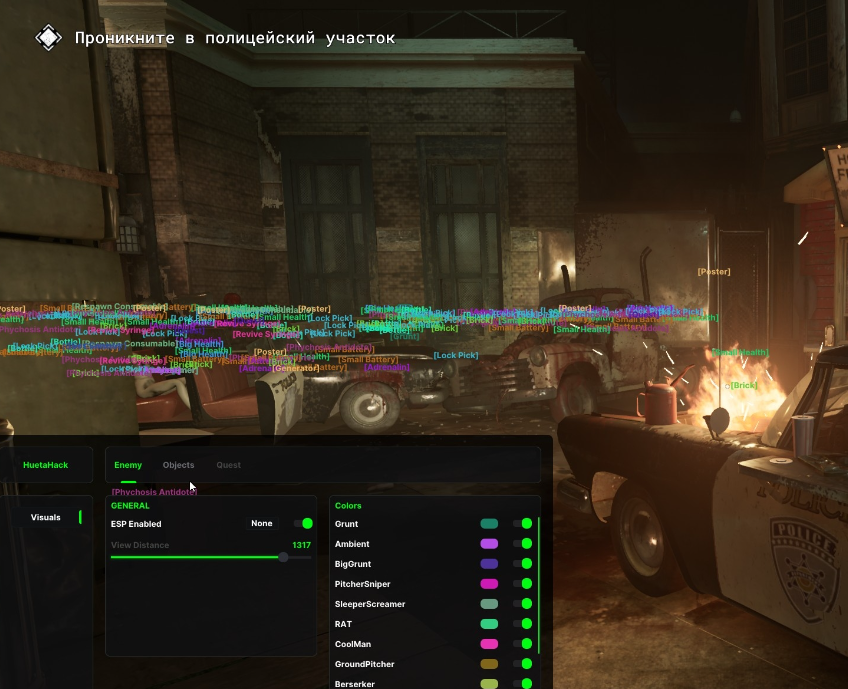Select the Enemy tab
Image resolution: width=848 pixels, height=689 pixels.
(128, 465)
